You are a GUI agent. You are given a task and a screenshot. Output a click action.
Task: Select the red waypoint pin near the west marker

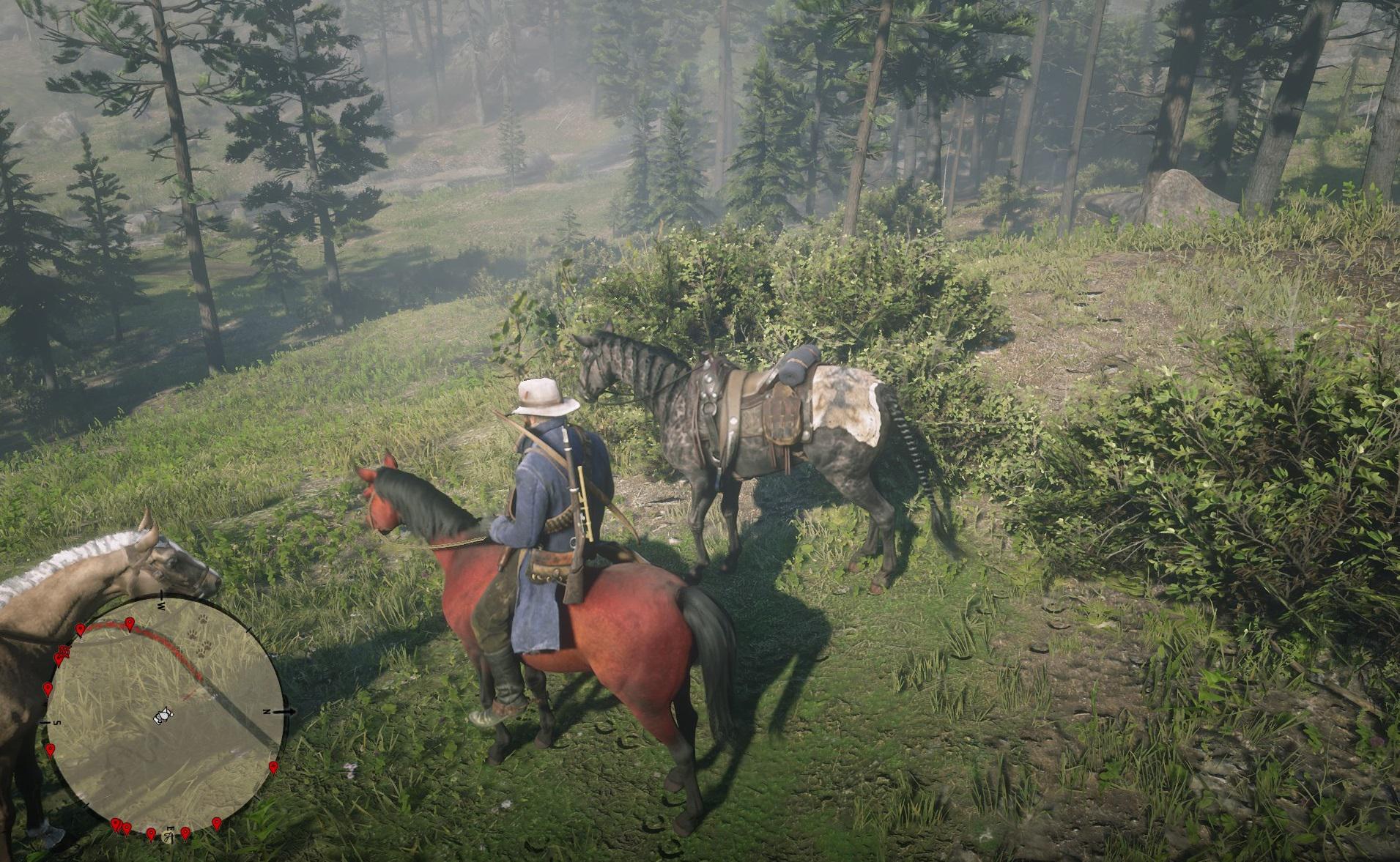click(130, 623)
